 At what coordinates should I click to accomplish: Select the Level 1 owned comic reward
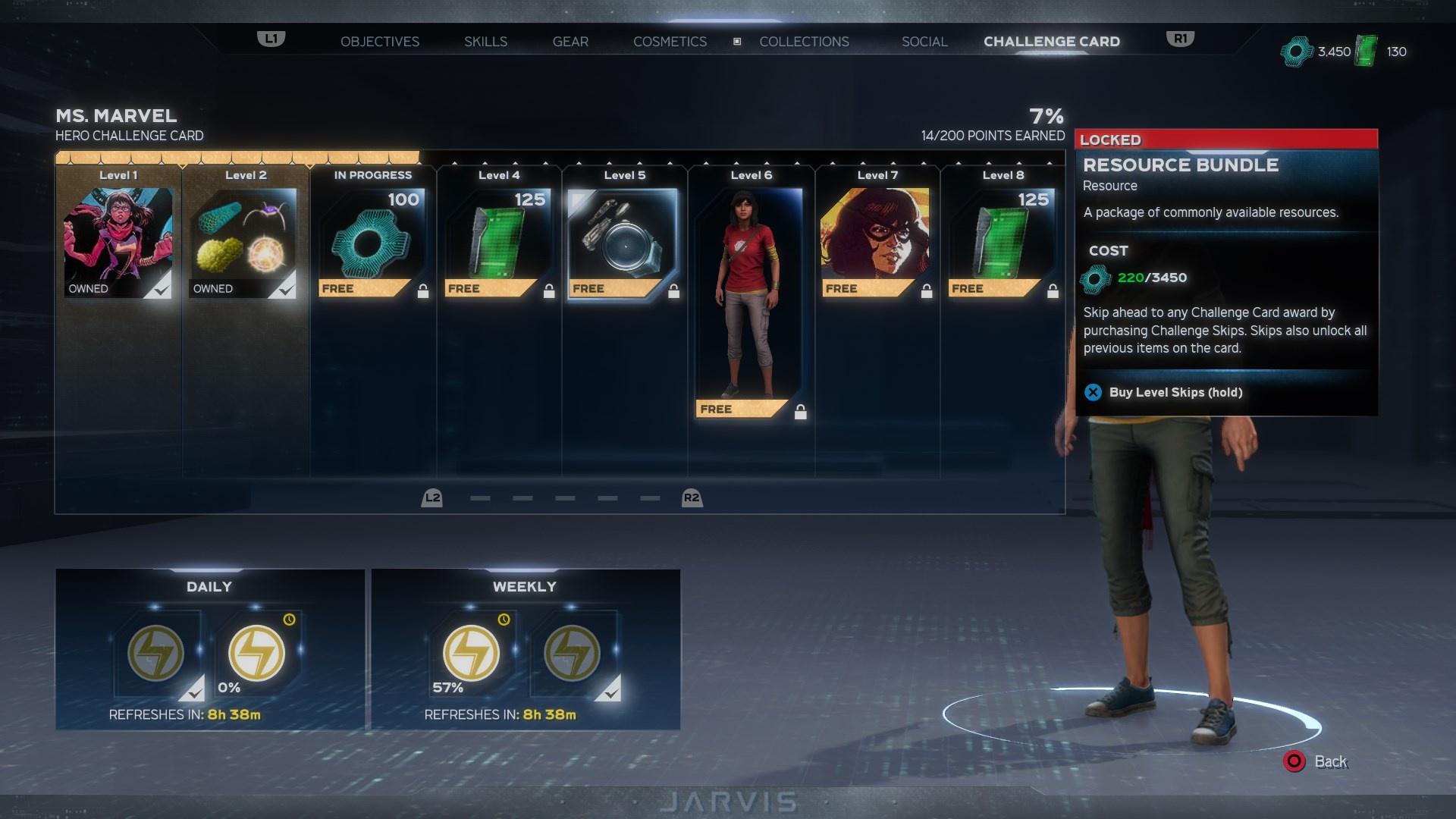(118, 243)
